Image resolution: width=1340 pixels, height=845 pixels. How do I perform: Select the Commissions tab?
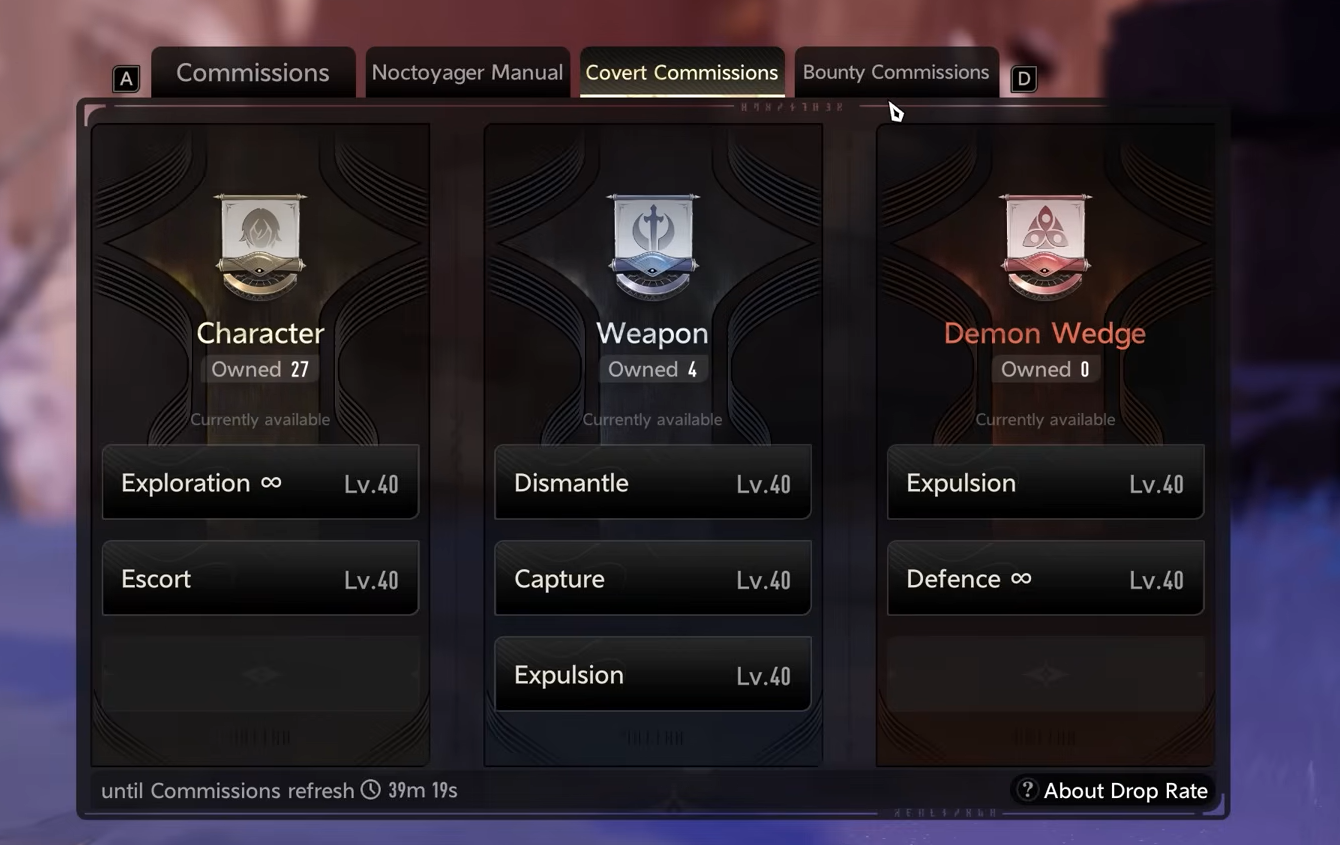point(253,72)
